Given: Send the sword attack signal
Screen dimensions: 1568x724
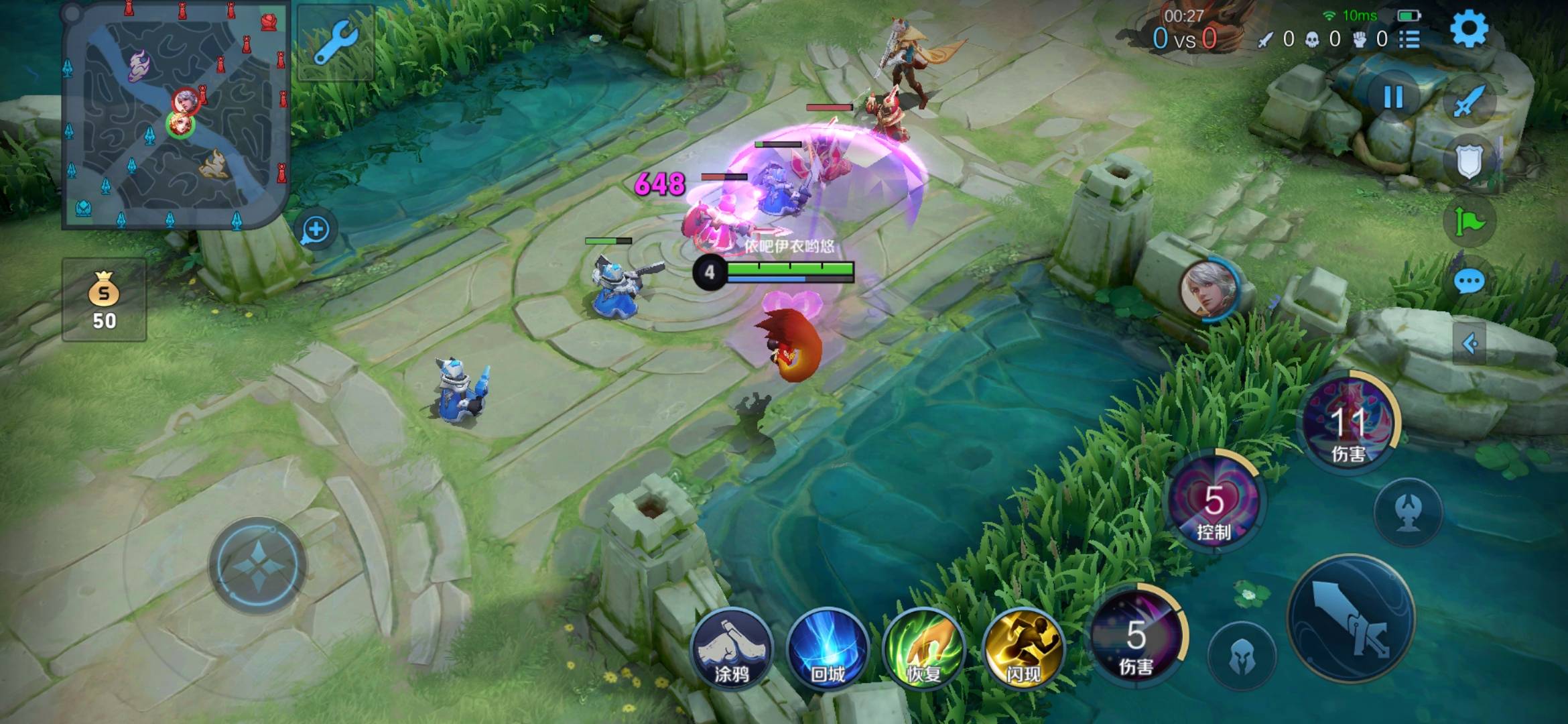Looking at the screenshot, I should [x=1469, y=102].
